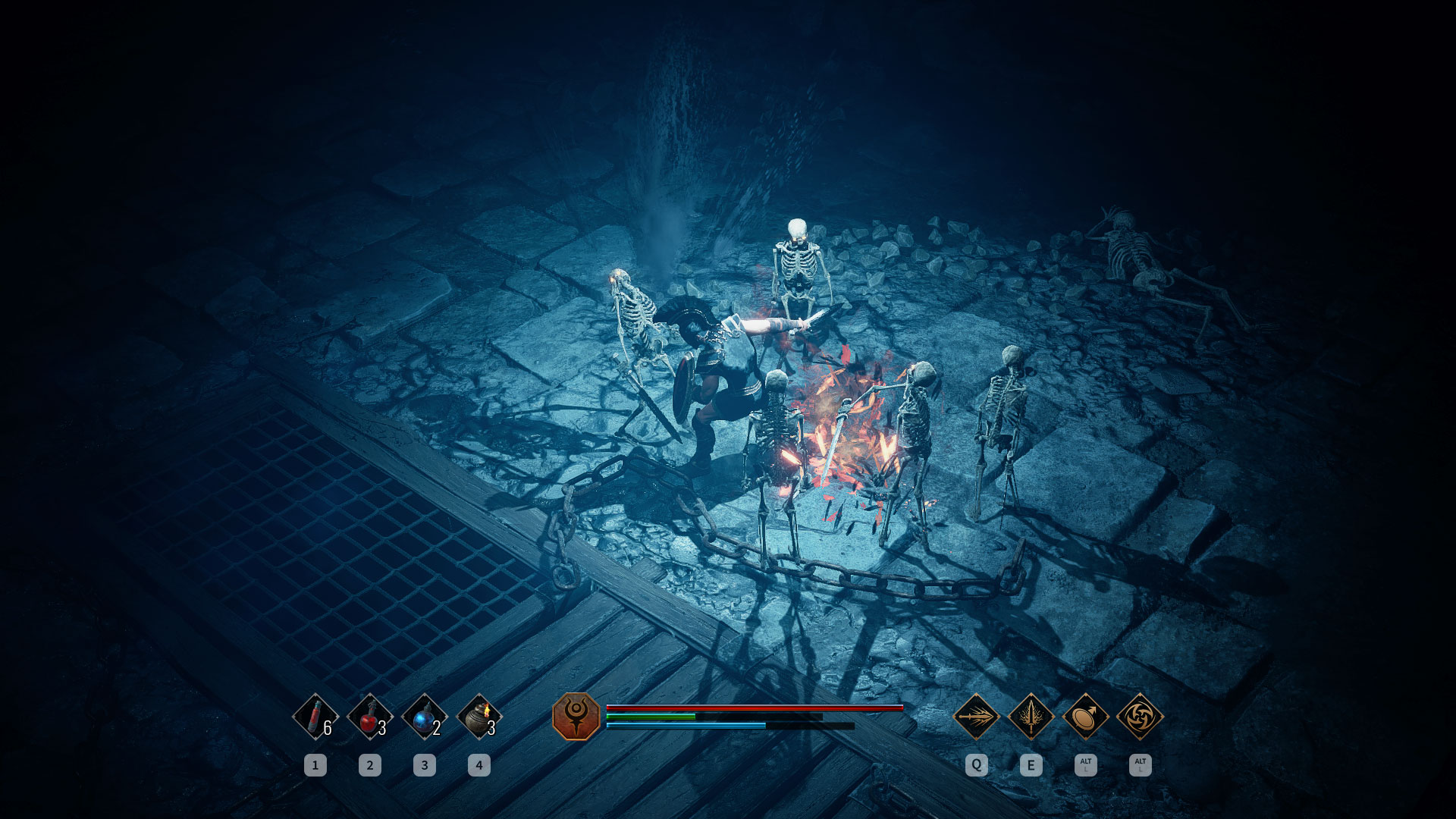The image size is (1456, 819).
Task: Use the blue orb potion
Action: pos(425,716)
